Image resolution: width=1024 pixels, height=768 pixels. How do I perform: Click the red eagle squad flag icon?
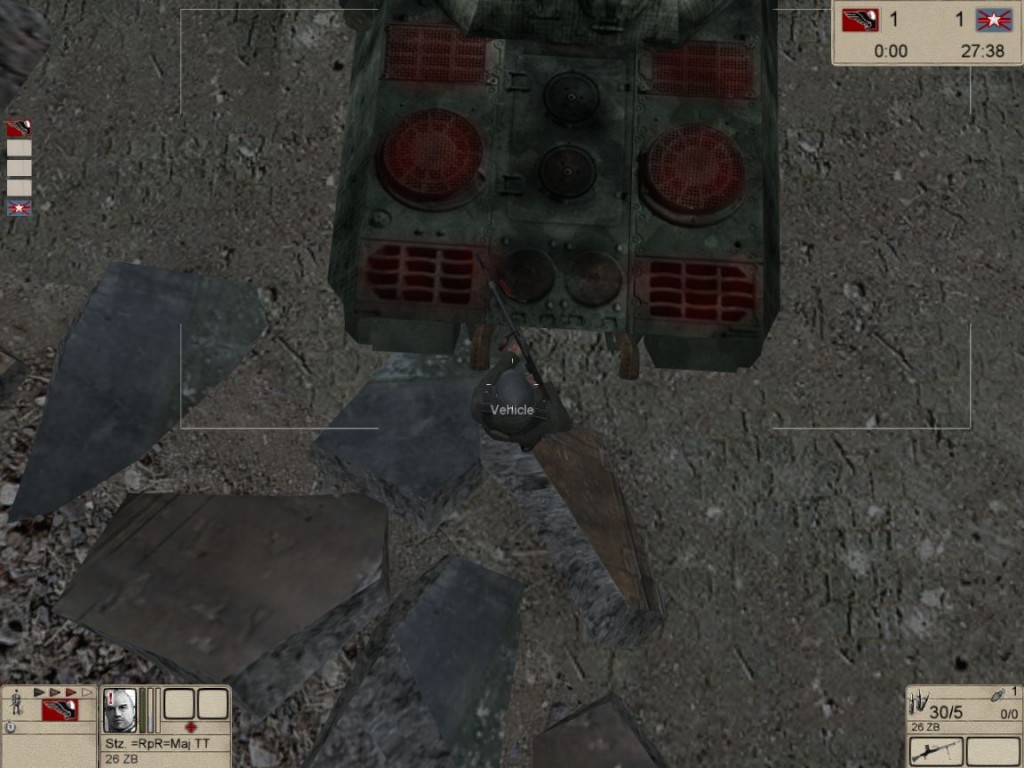click(60, 710)
